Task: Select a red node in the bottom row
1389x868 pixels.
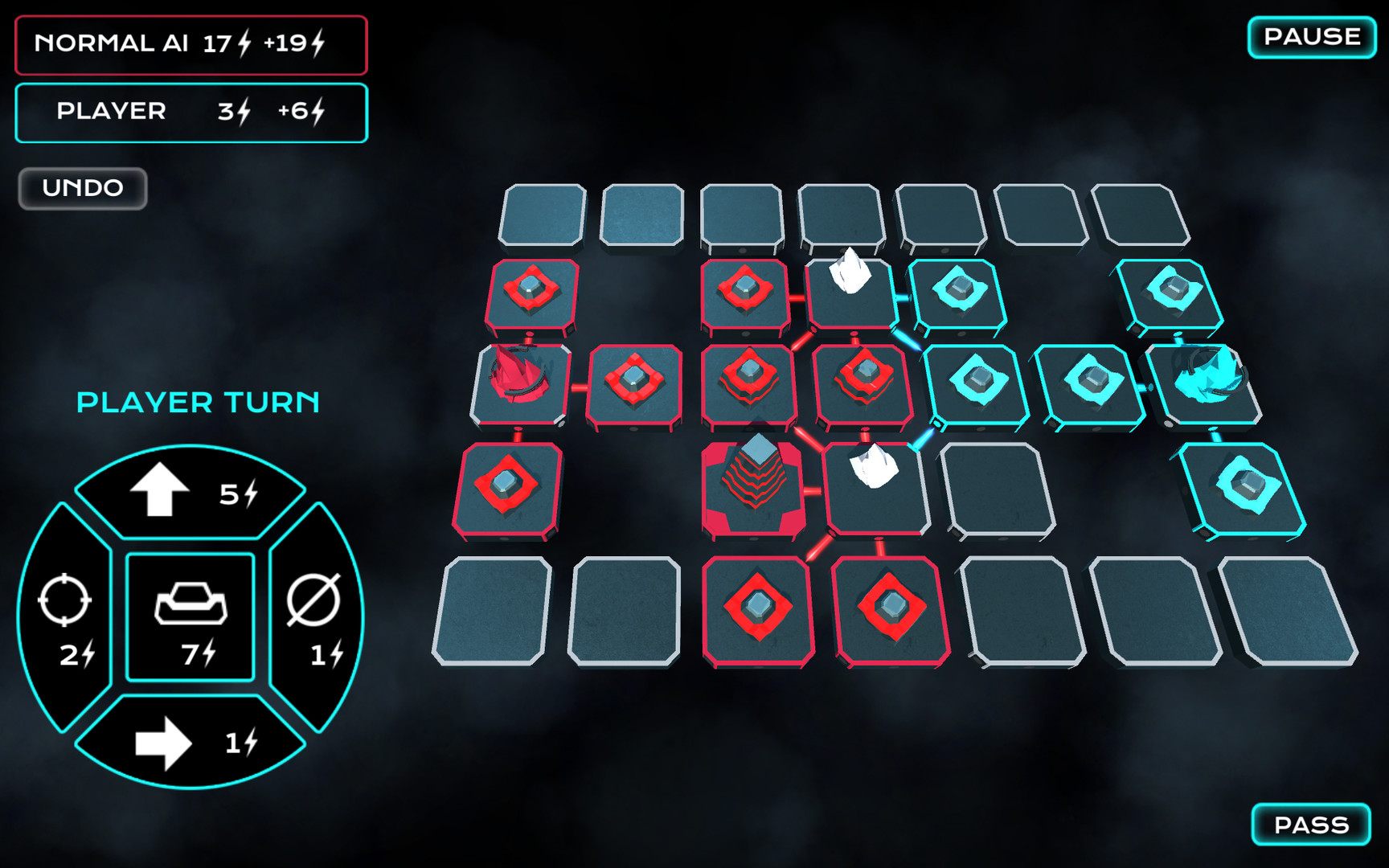Action: [x=760, y=607]
